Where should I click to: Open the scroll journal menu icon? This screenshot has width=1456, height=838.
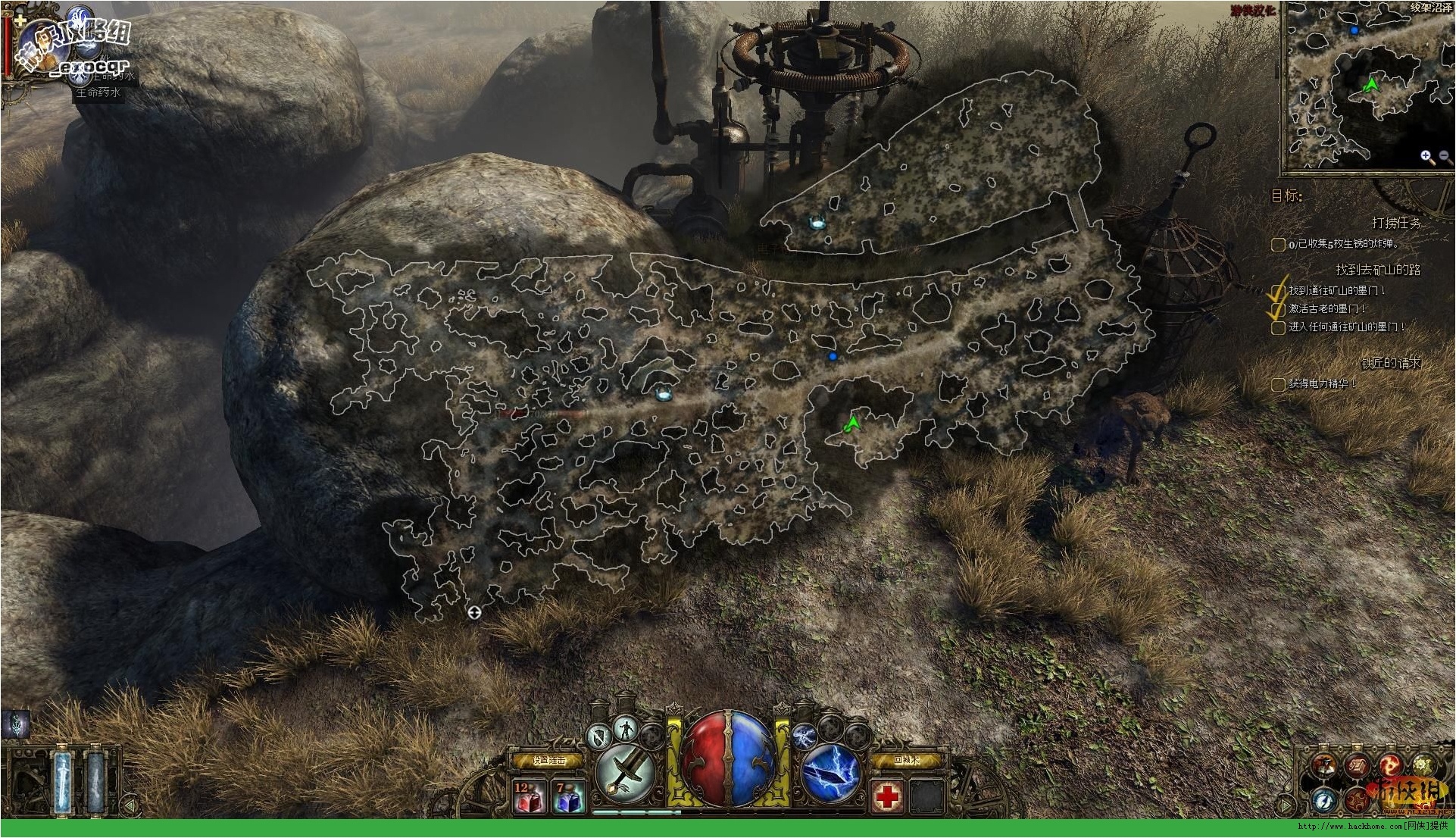(1356, 764)
